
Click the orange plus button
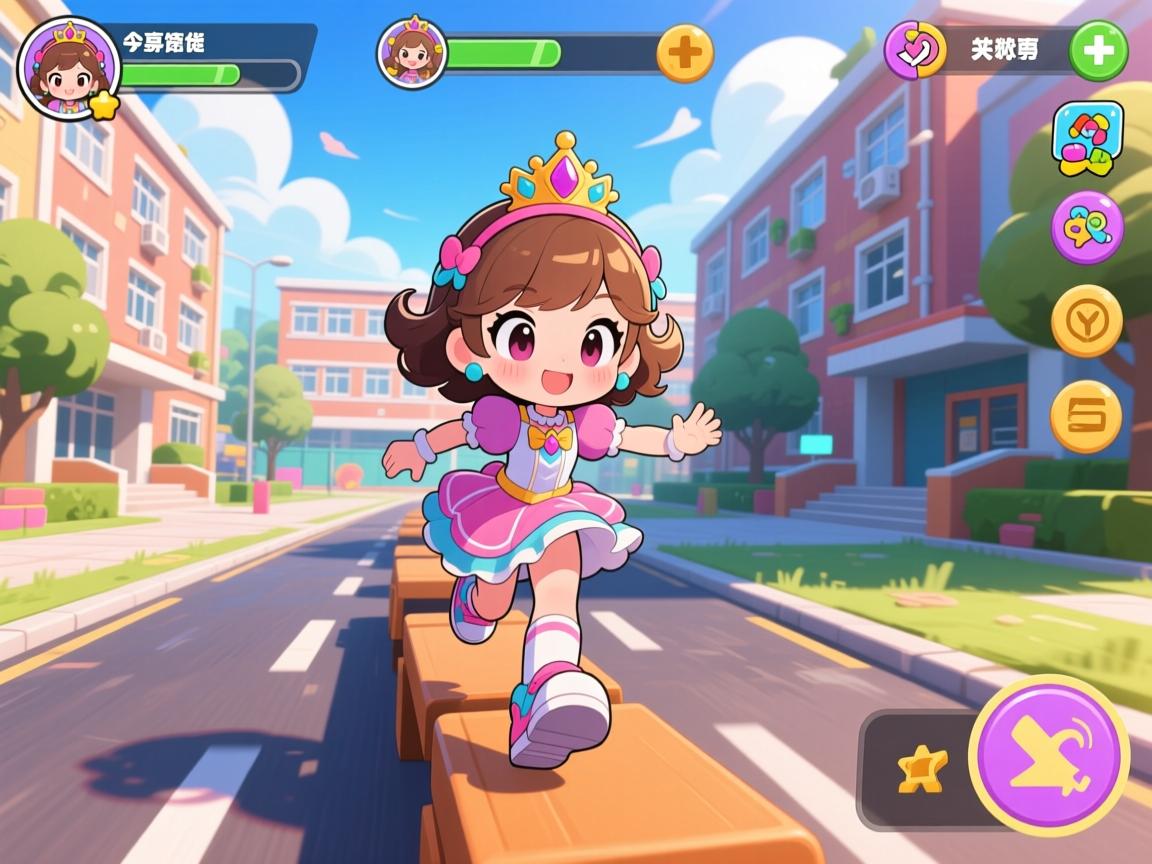pos(685,52)
